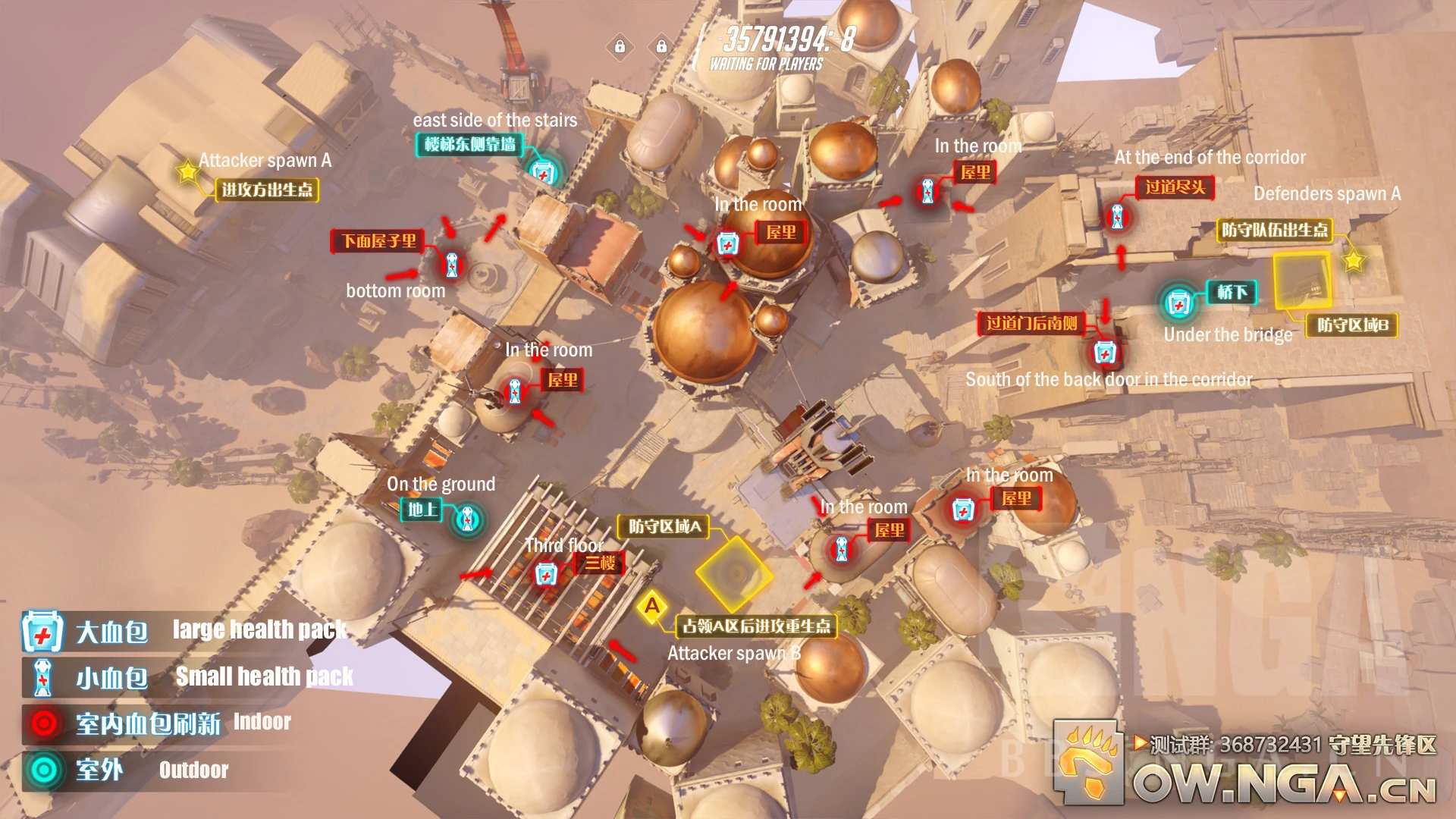This screenshot has height=819, width=1456.
Task: Click the On the ground small health pack
Action: pos(468,517)
